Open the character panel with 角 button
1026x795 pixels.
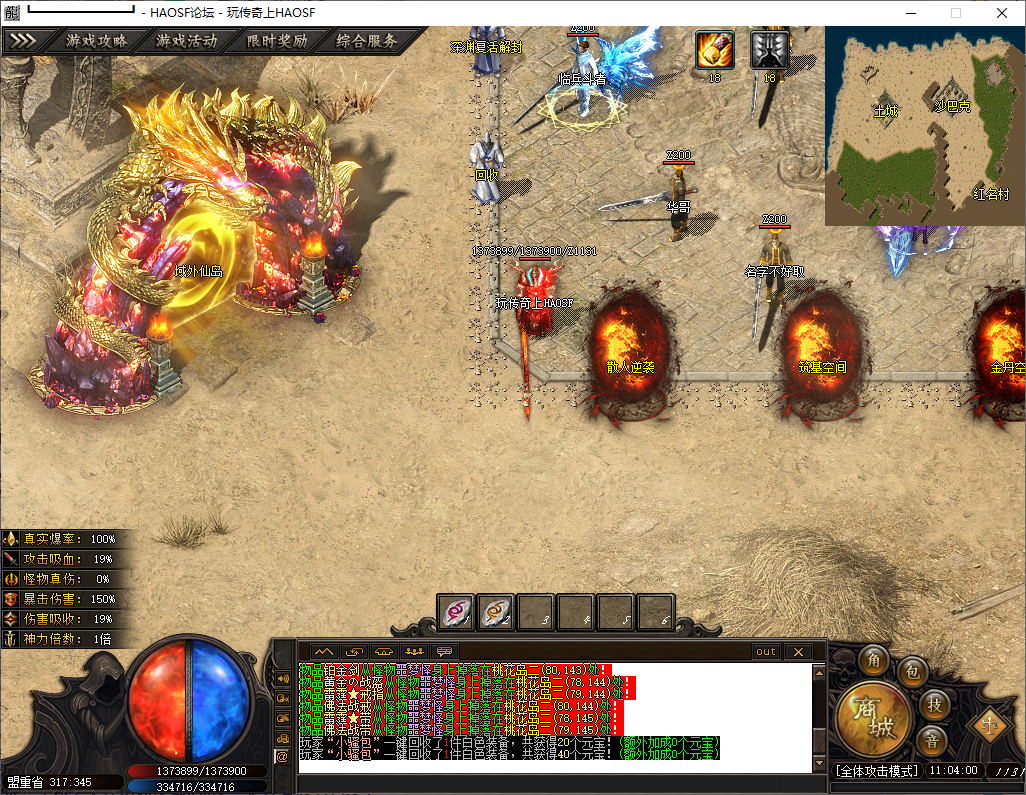point(873,659)
